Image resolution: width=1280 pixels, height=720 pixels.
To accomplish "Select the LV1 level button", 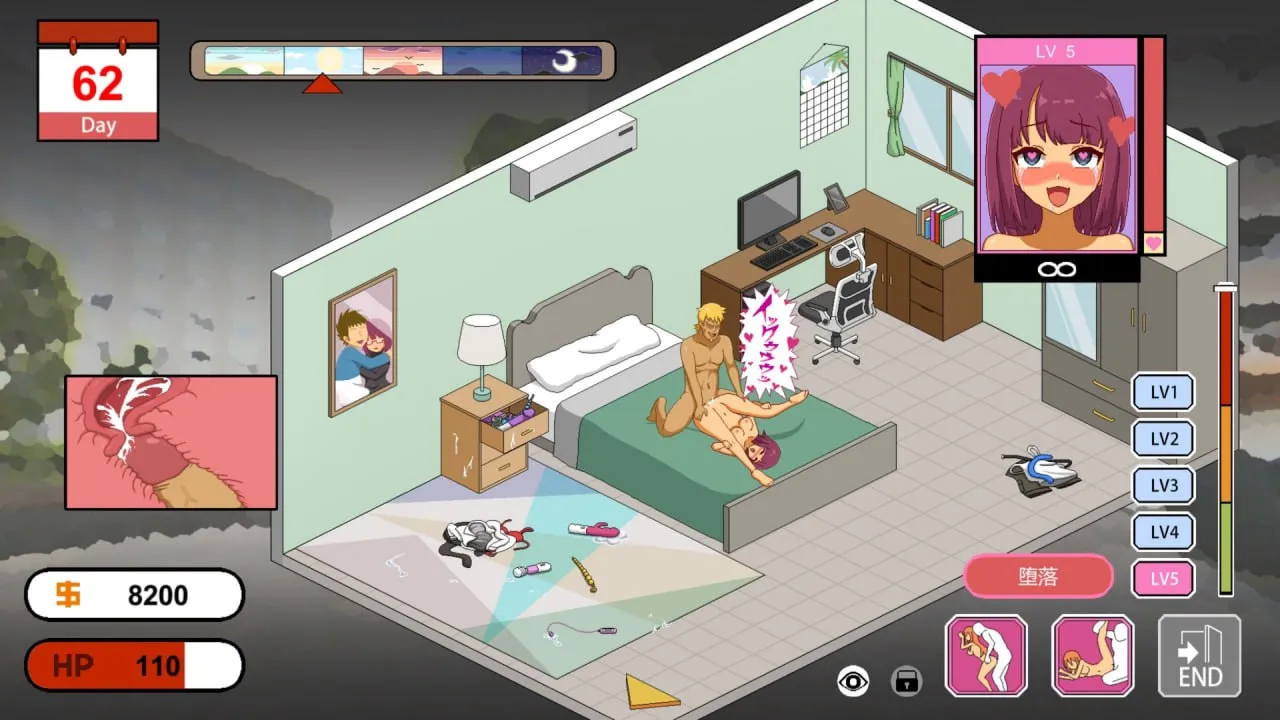I will click(1163, 392).
